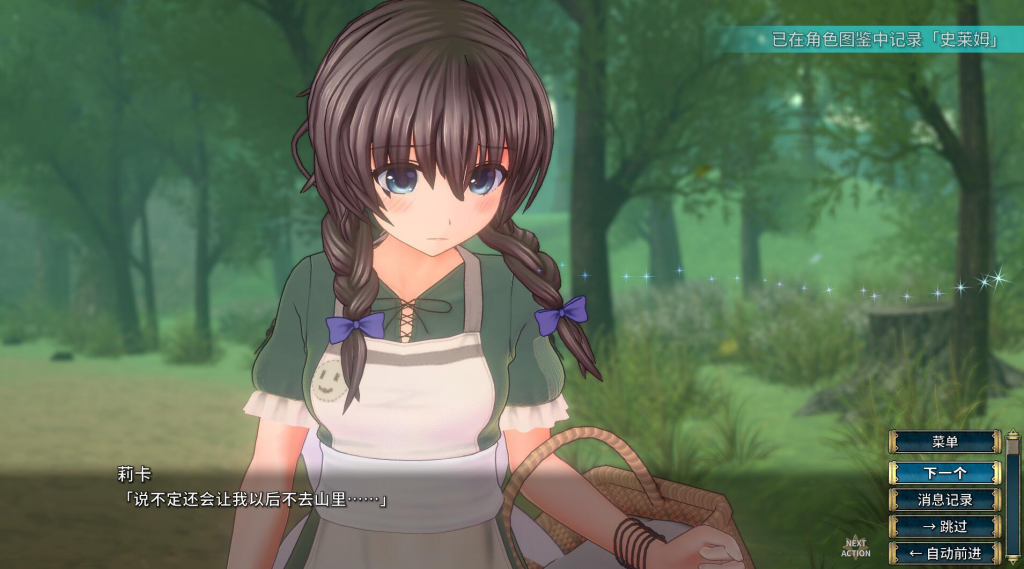Advance dialogue with the 下一个 button

(944, 471)
